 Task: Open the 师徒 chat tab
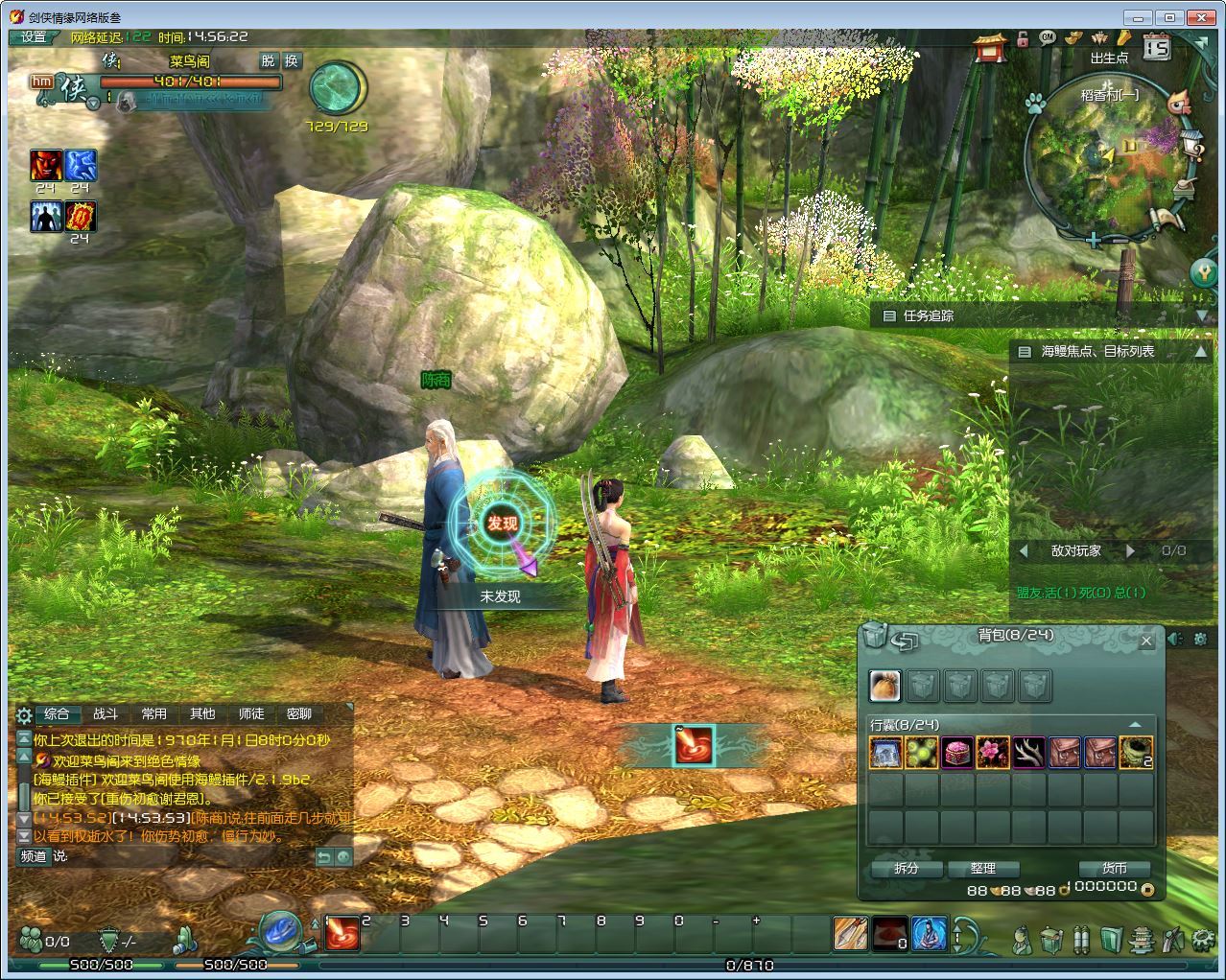pos(251,714)
